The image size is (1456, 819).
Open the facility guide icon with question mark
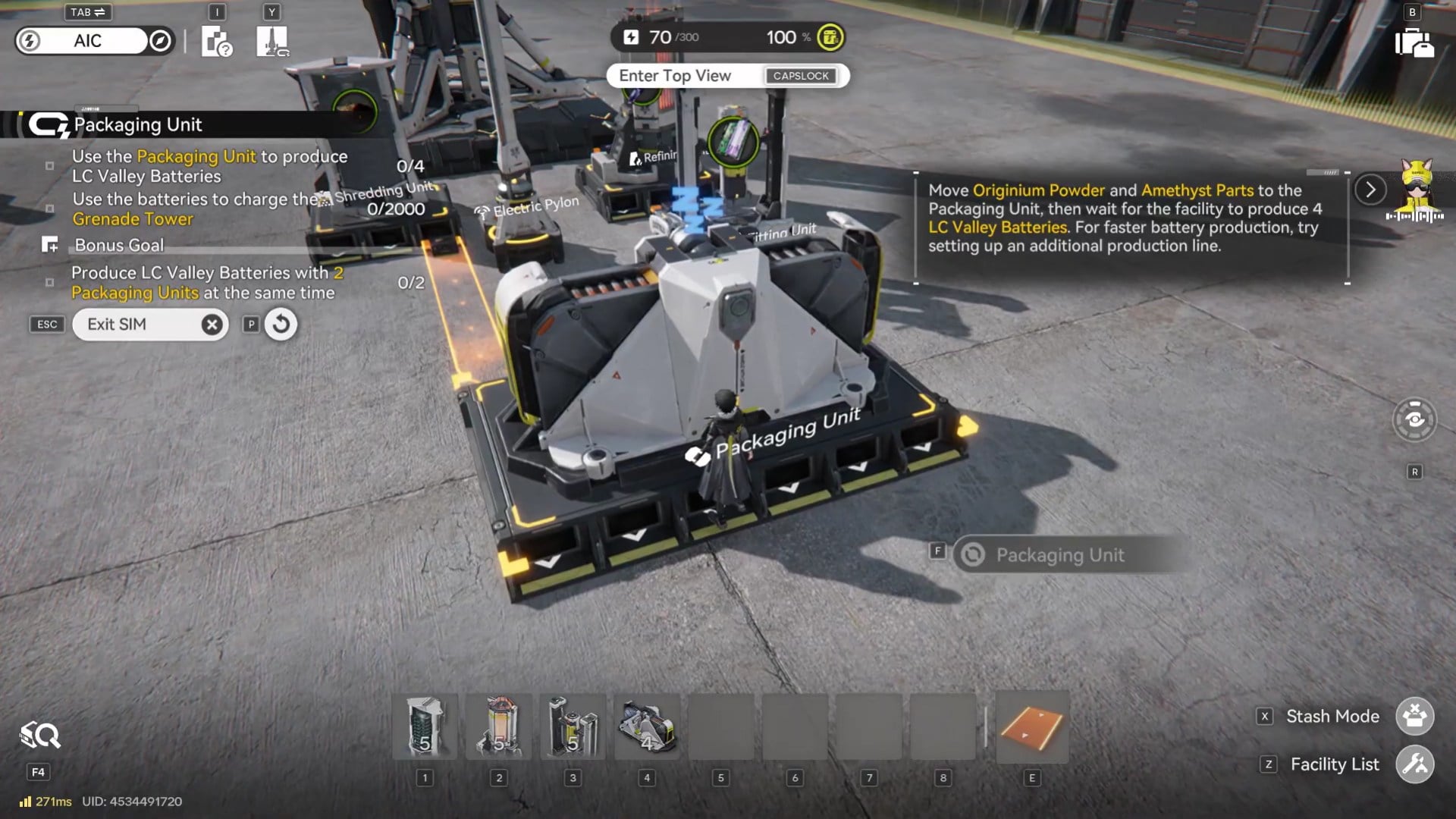tap(216, 41)
